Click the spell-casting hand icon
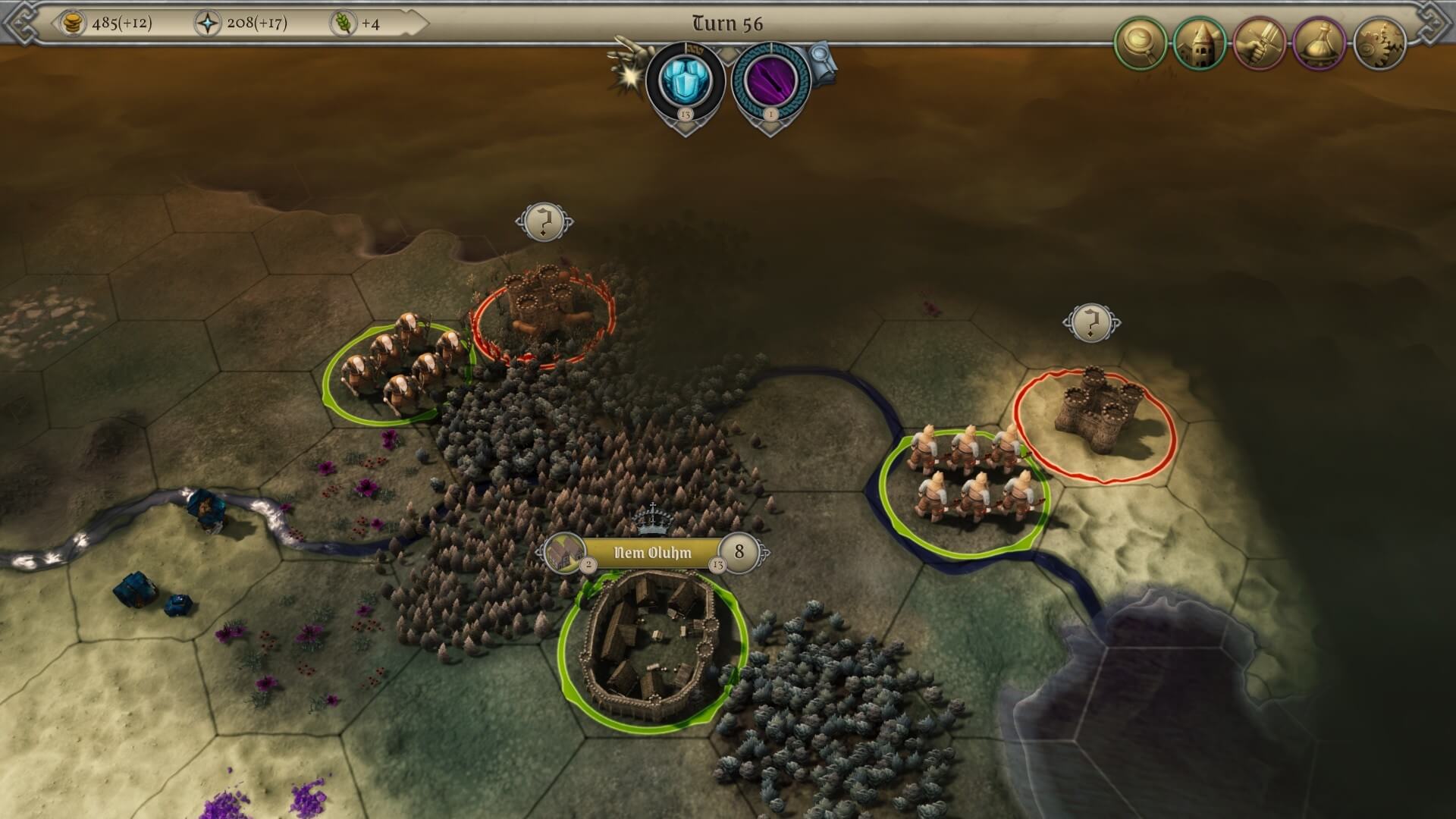Image resolution: width=1456 pixels, height=819 pixels. [x=631, y=59]
